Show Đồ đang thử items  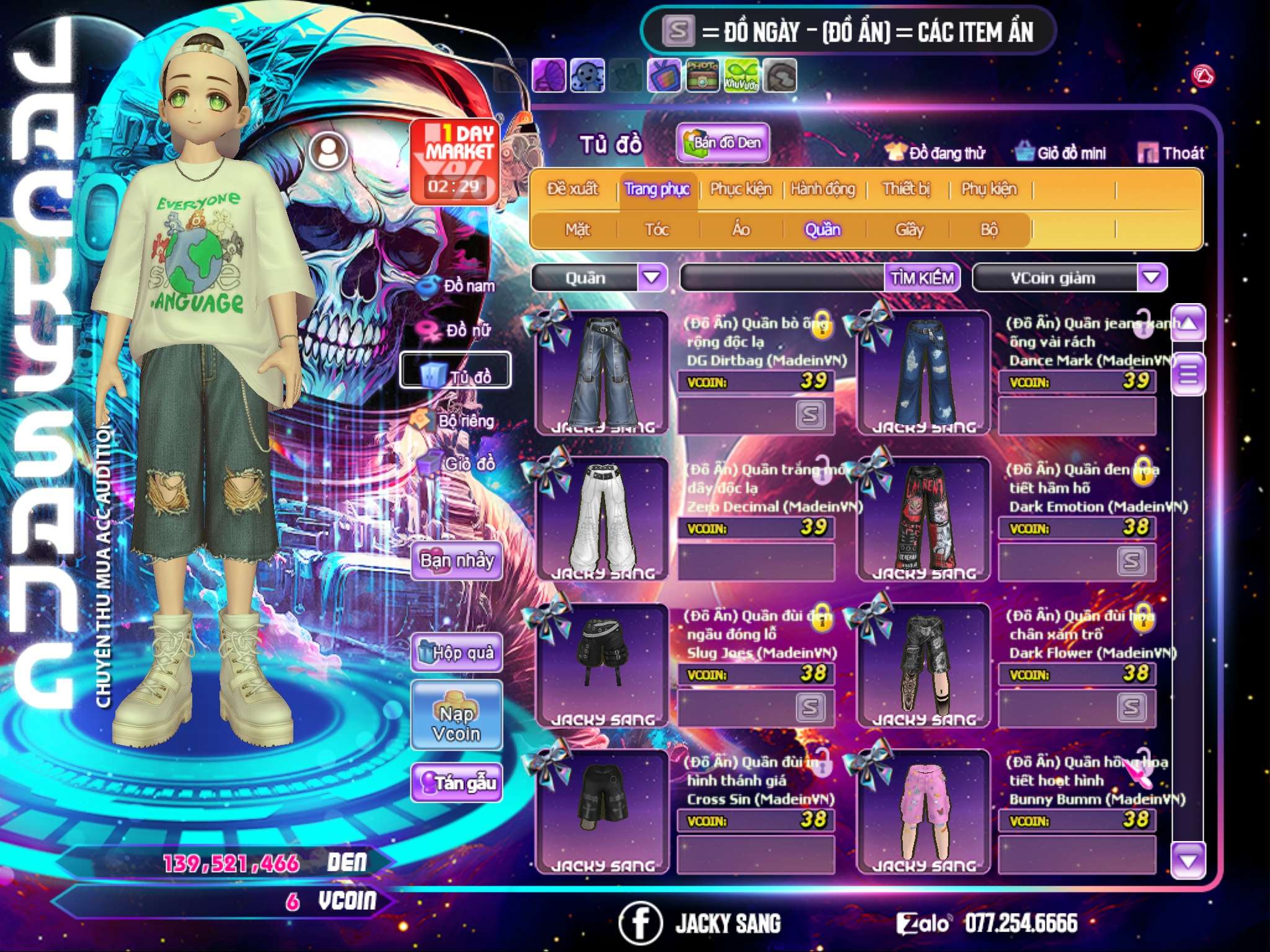point(935,153)
